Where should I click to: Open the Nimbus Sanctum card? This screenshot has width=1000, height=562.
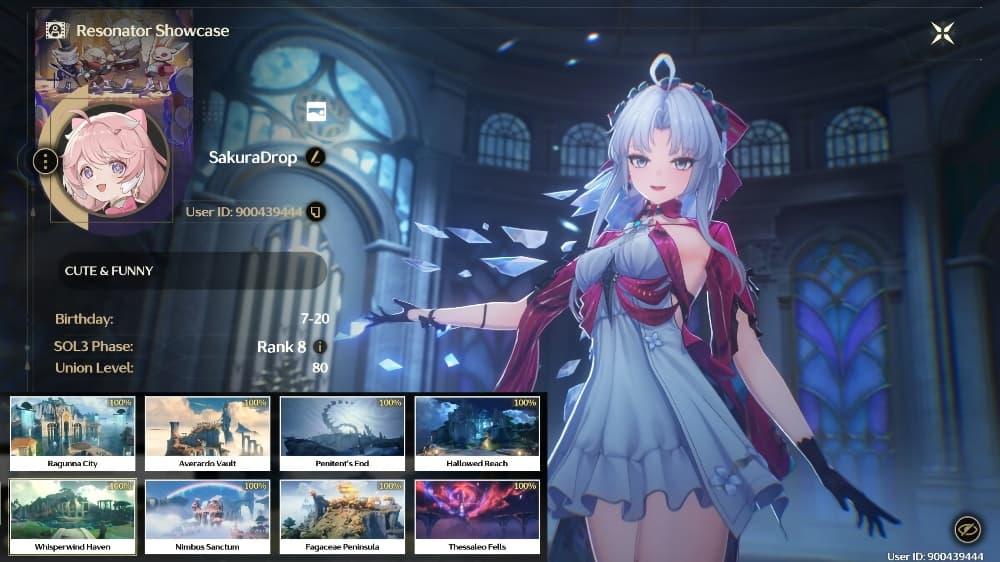pos(207,516)
